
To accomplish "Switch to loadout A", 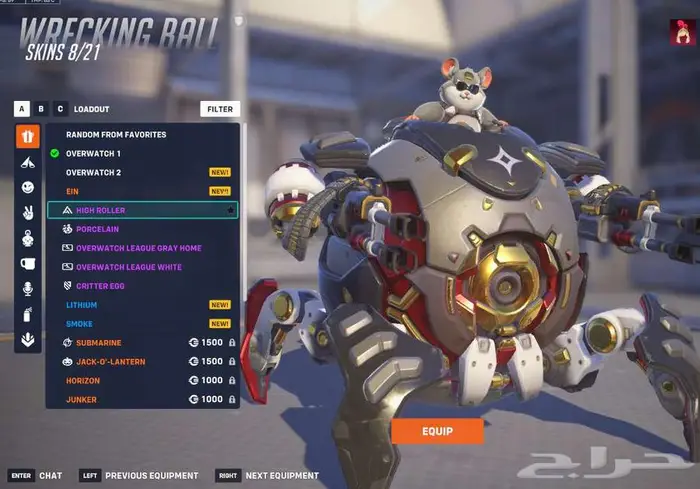I will click(x=22, y=109).
